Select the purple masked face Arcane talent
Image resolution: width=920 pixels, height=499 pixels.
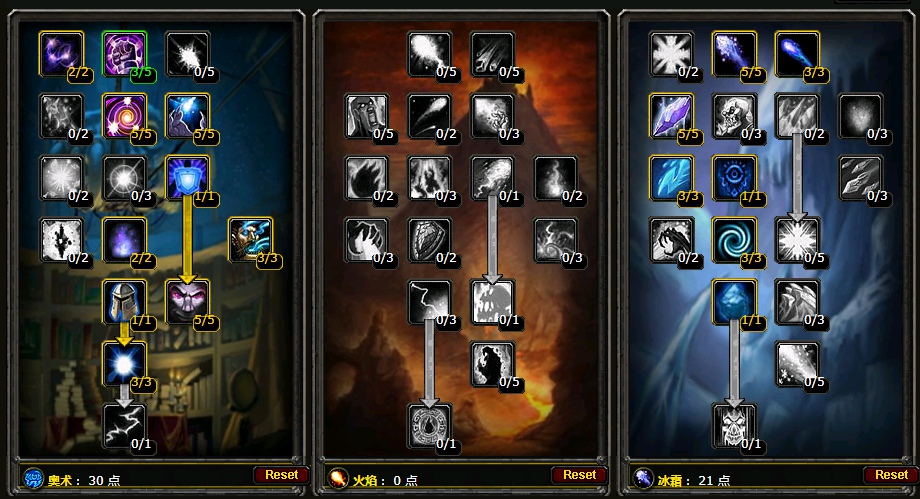tap(187, 301)
